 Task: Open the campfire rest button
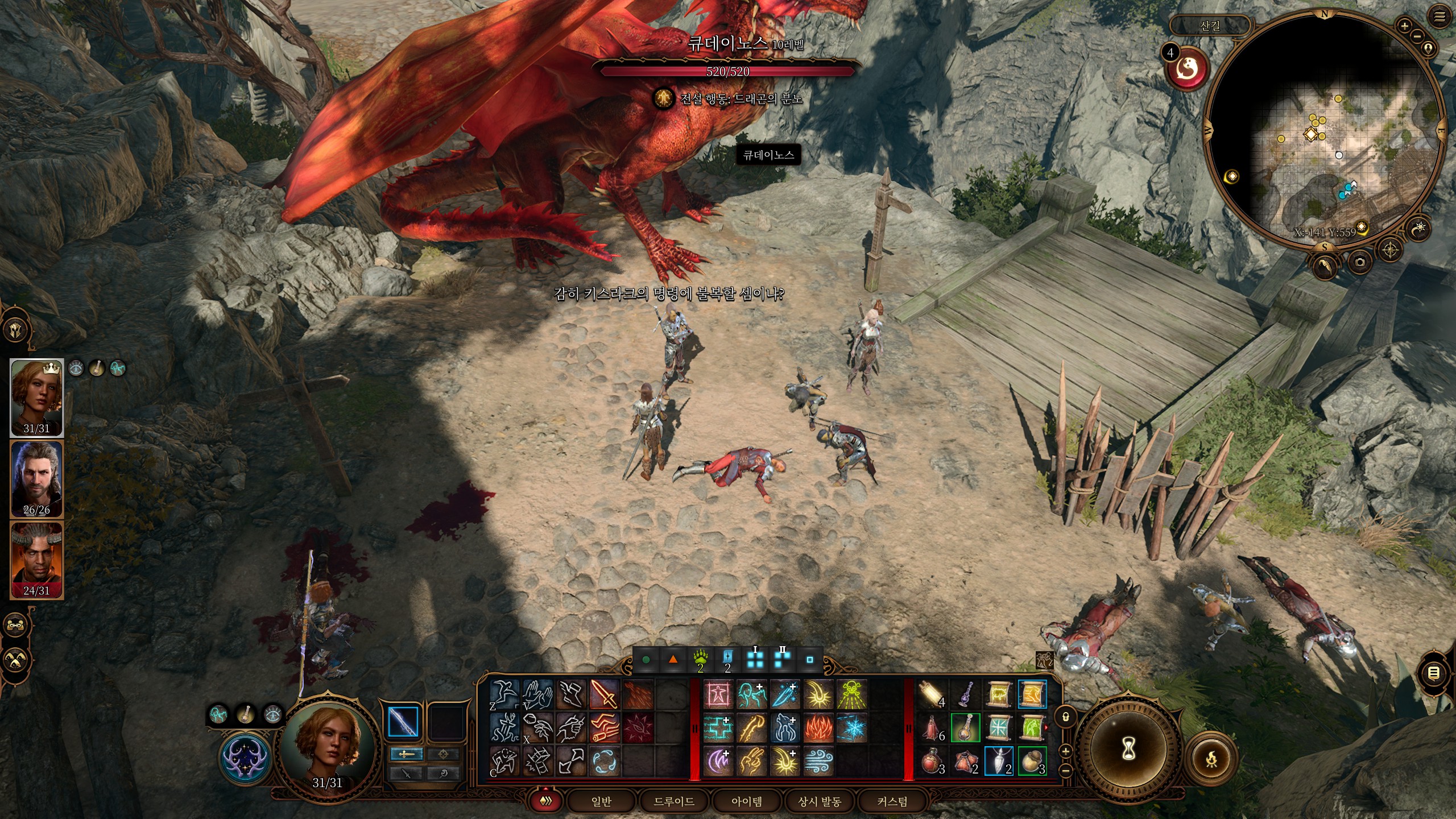coord(1211,758)
